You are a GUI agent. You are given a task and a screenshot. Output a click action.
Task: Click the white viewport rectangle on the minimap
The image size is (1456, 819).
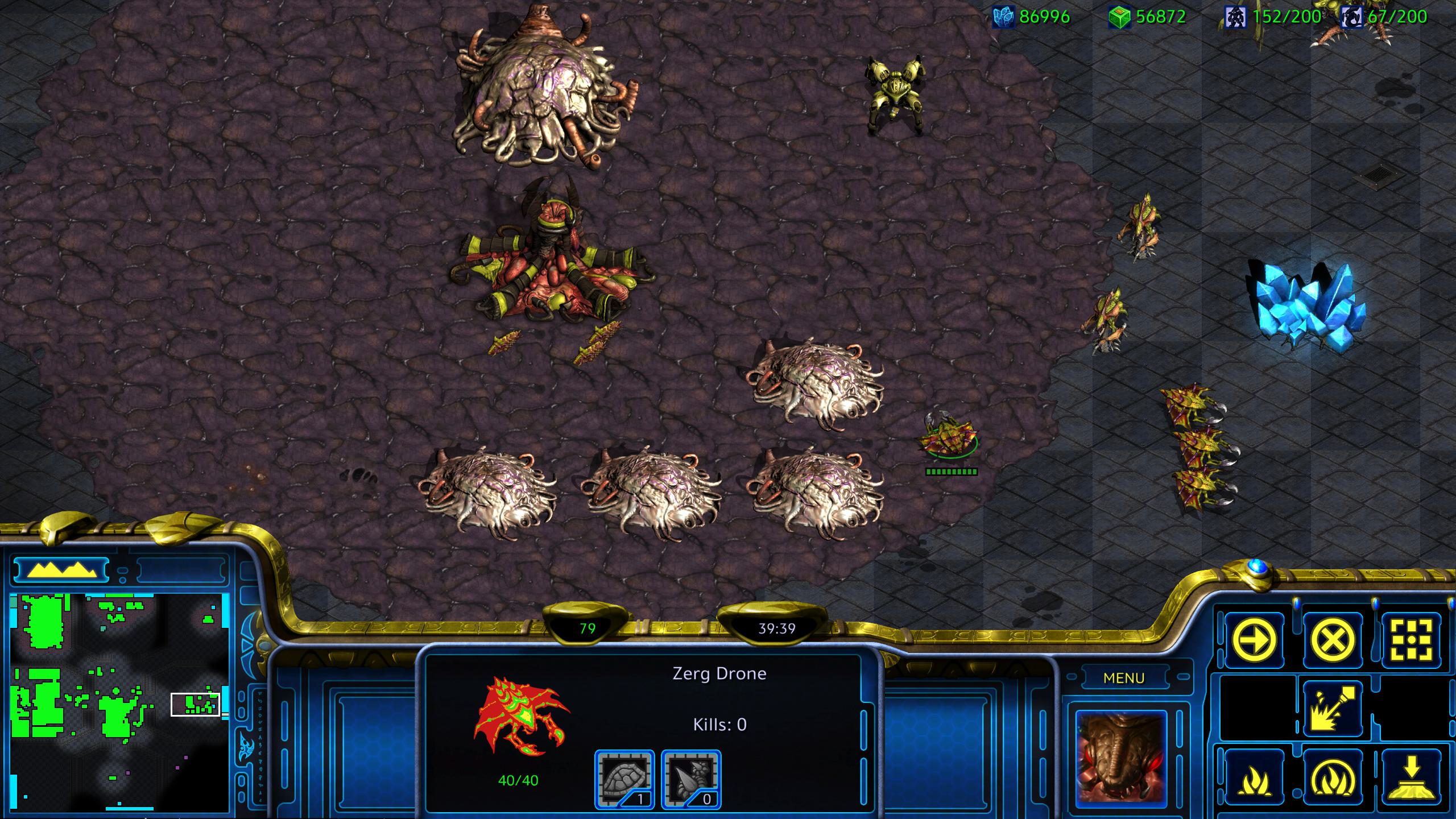[195, 705]
